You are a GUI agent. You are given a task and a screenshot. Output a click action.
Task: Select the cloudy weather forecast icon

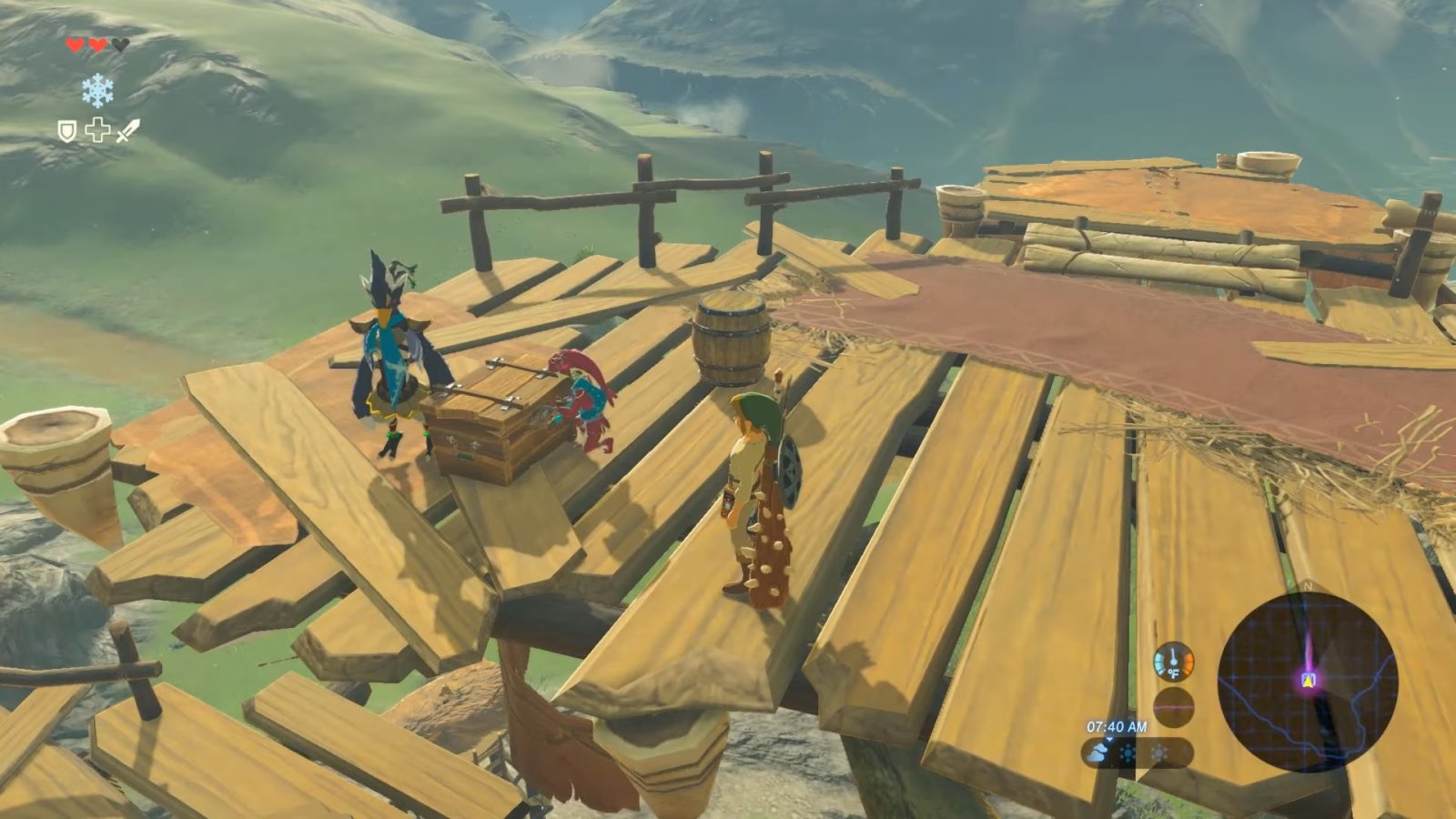tap(1098, 753)
